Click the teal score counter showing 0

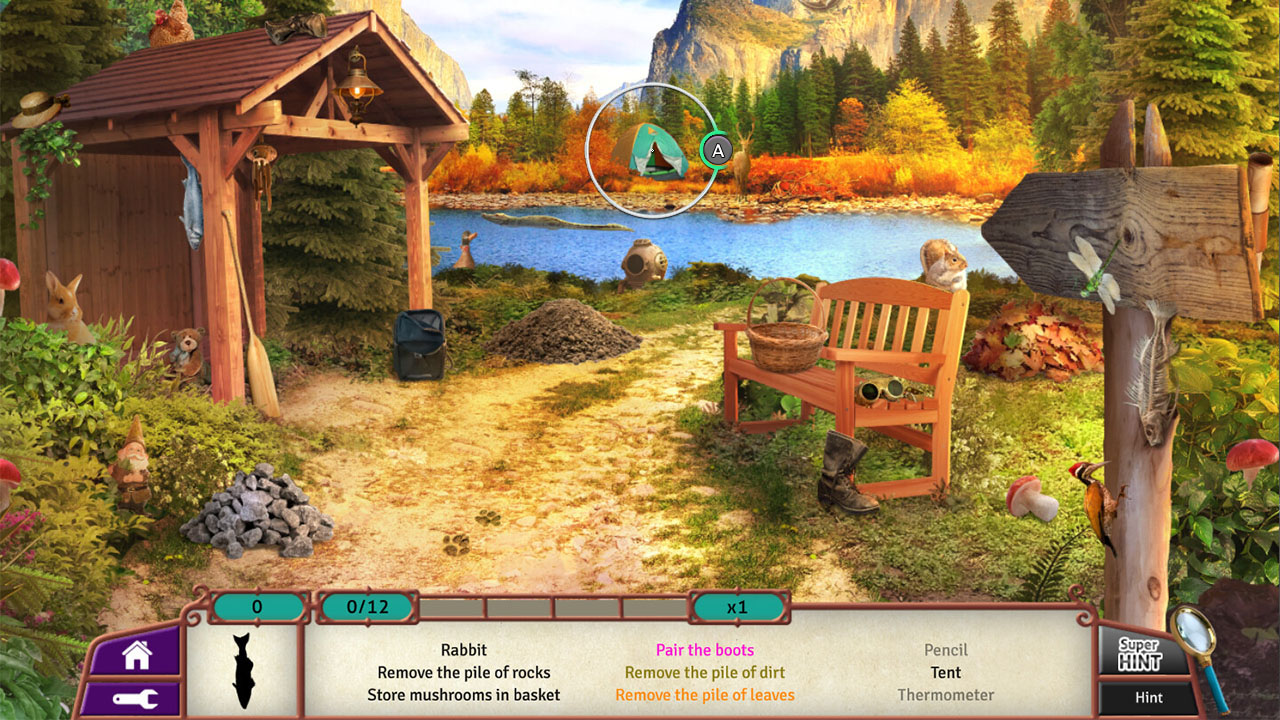tap(258, 605)
